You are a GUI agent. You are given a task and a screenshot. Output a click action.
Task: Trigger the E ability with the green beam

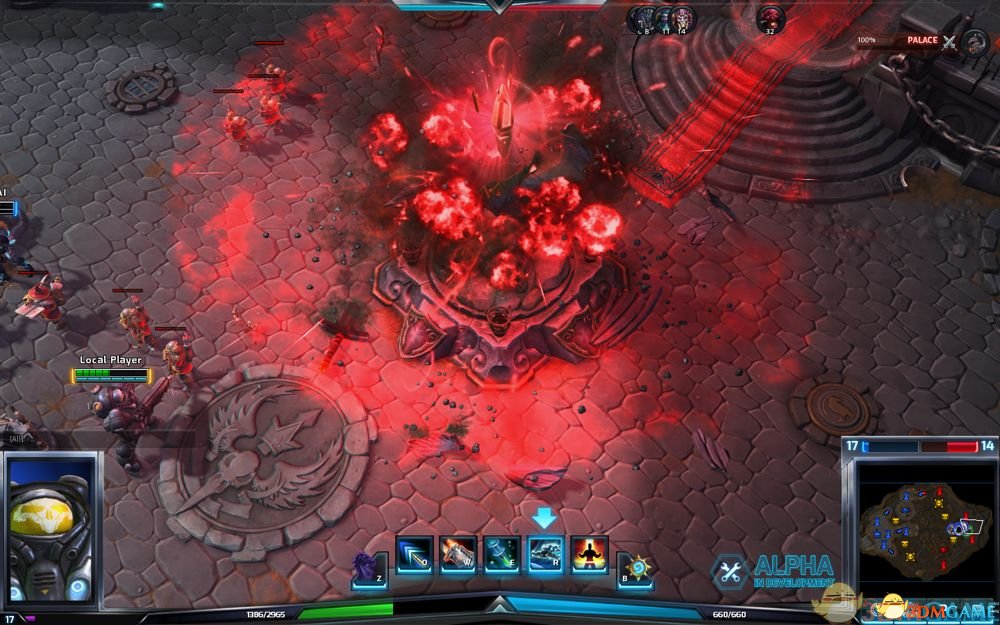tap(501, 554)
